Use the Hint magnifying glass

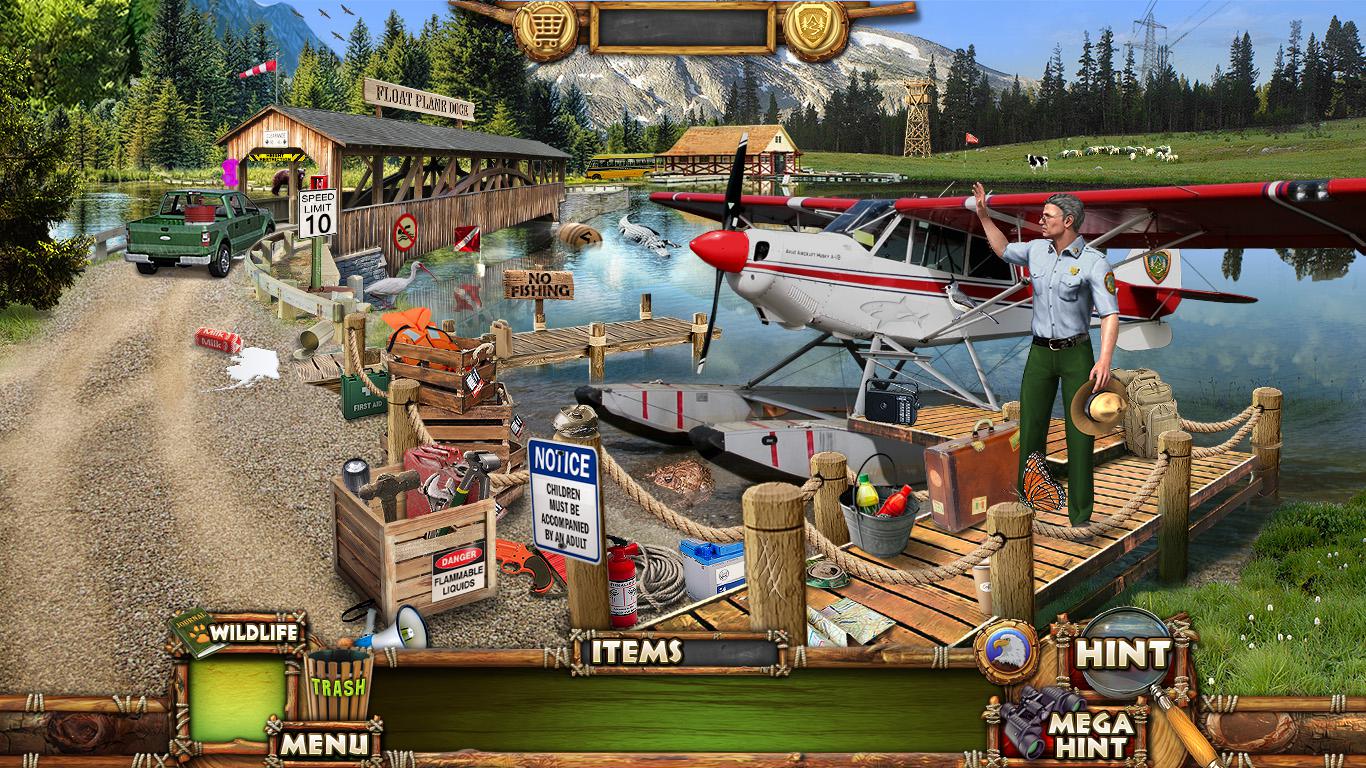(x=1125, y=655)
